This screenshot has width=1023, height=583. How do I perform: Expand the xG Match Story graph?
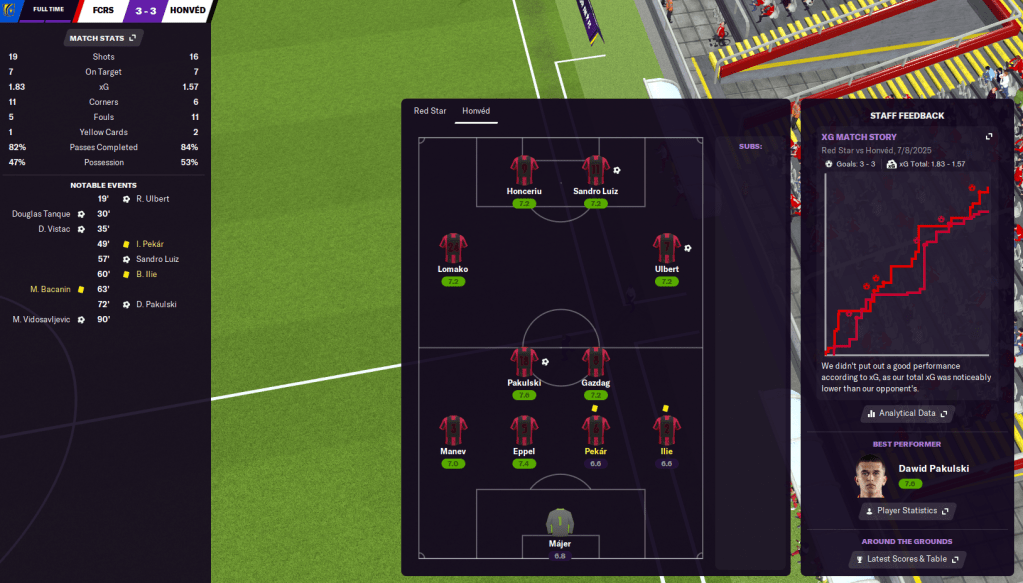989,137
